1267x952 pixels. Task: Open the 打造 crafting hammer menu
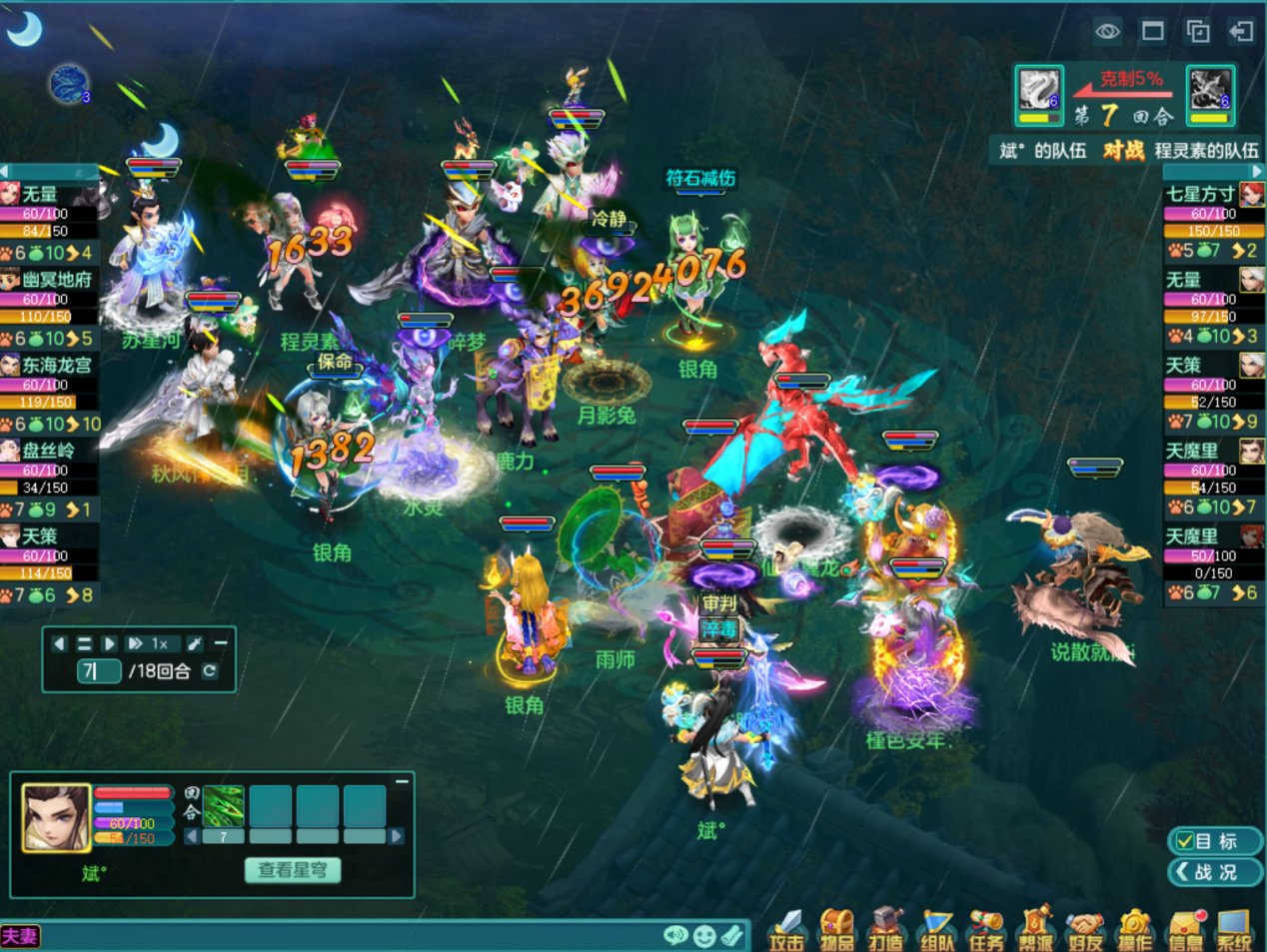tap(885, 929)
